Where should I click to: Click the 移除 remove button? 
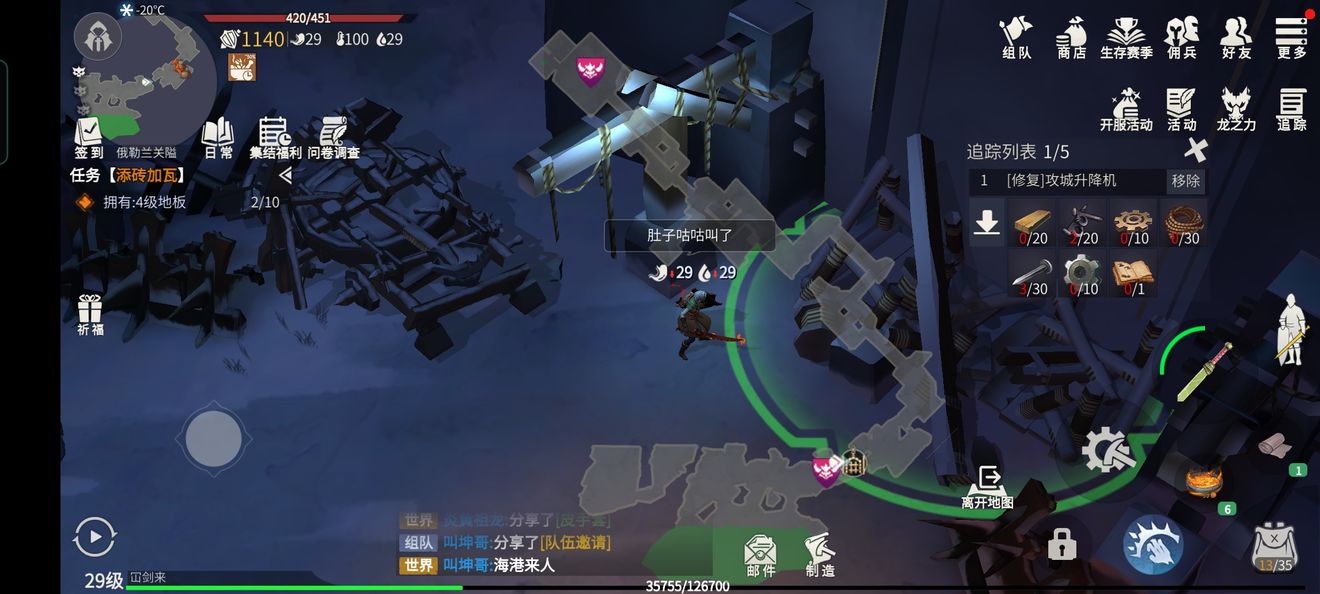pos(1186,181)
